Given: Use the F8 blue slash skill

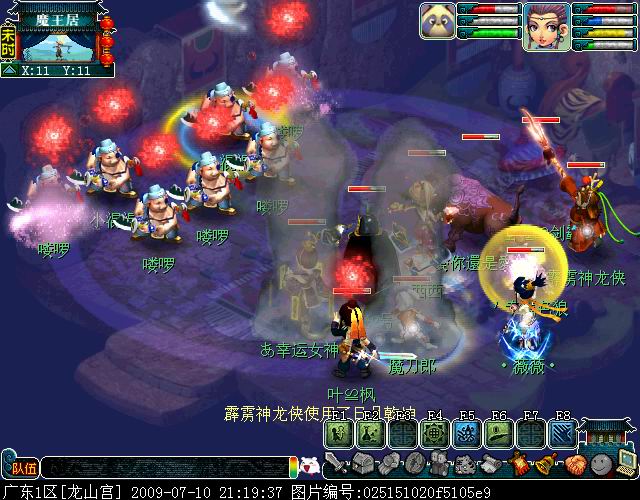Looking at the screenshot, I should (562, 433).
